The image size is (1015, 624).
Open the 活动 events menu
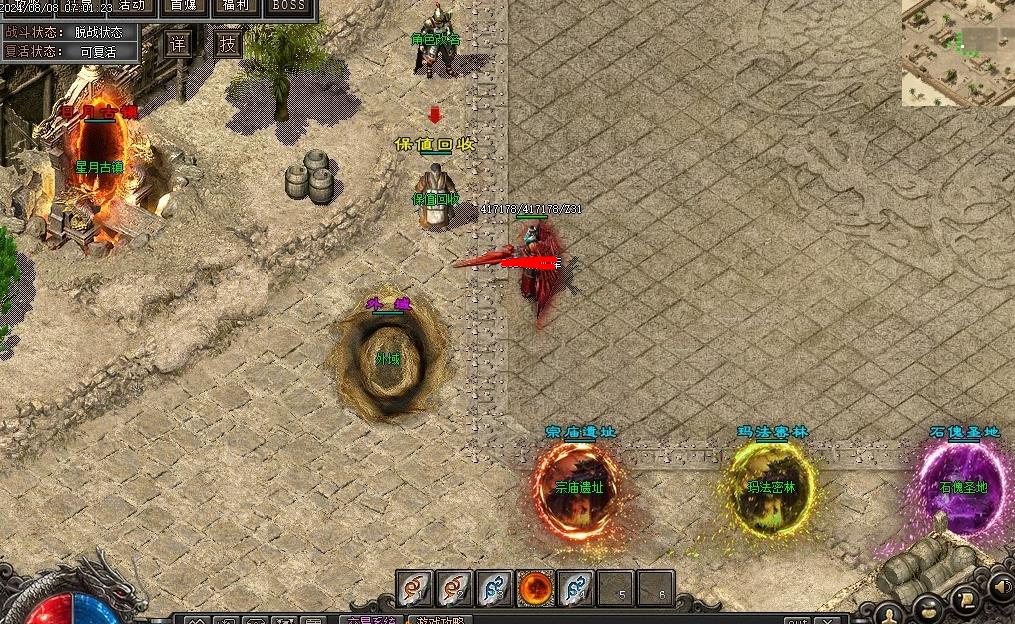(x=131, y=6)
